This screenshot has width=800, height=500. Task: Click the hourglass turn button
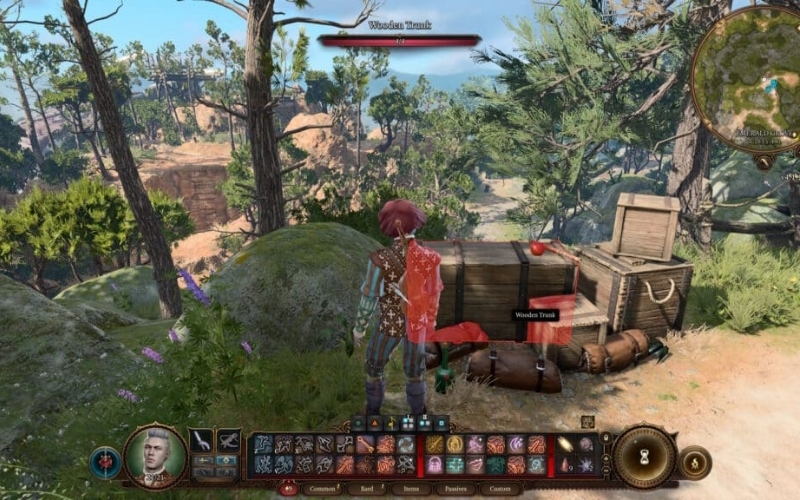[643, 456]
